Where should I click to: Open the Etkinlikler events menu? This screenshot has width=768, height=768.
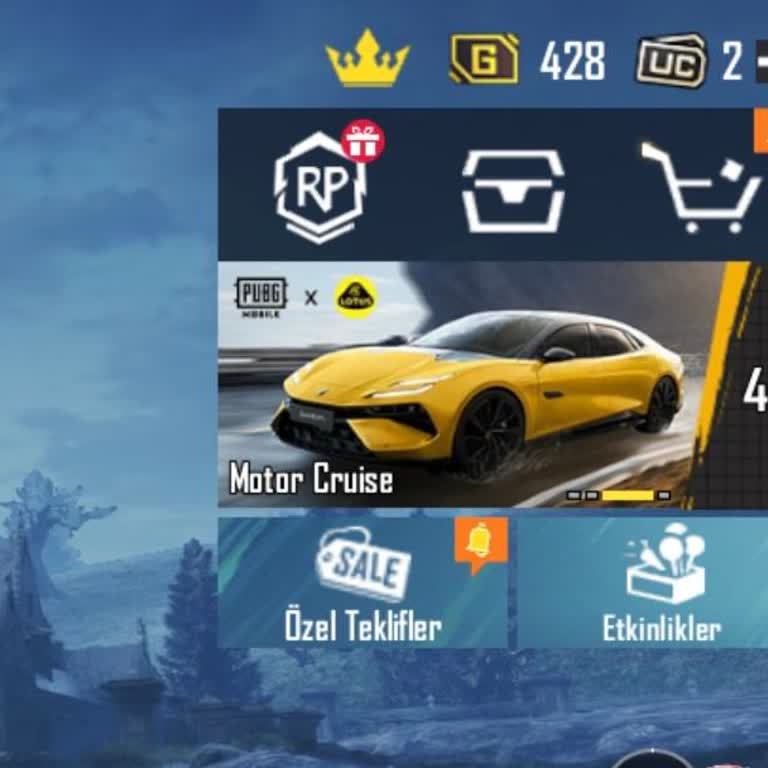click(661, 583)
